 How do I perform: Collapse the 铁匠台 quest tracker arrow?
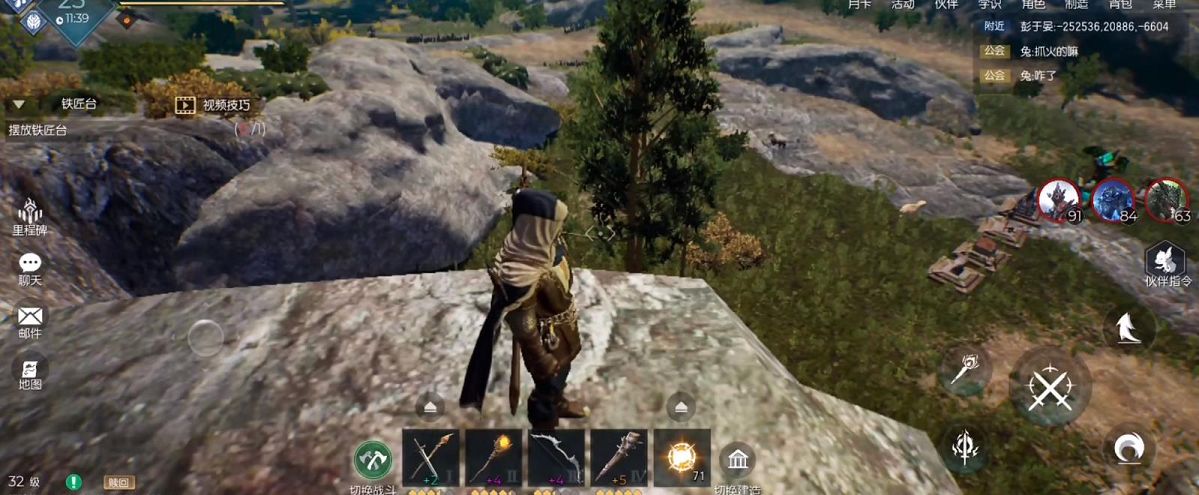pyautogui.click(x=18, y=104)
